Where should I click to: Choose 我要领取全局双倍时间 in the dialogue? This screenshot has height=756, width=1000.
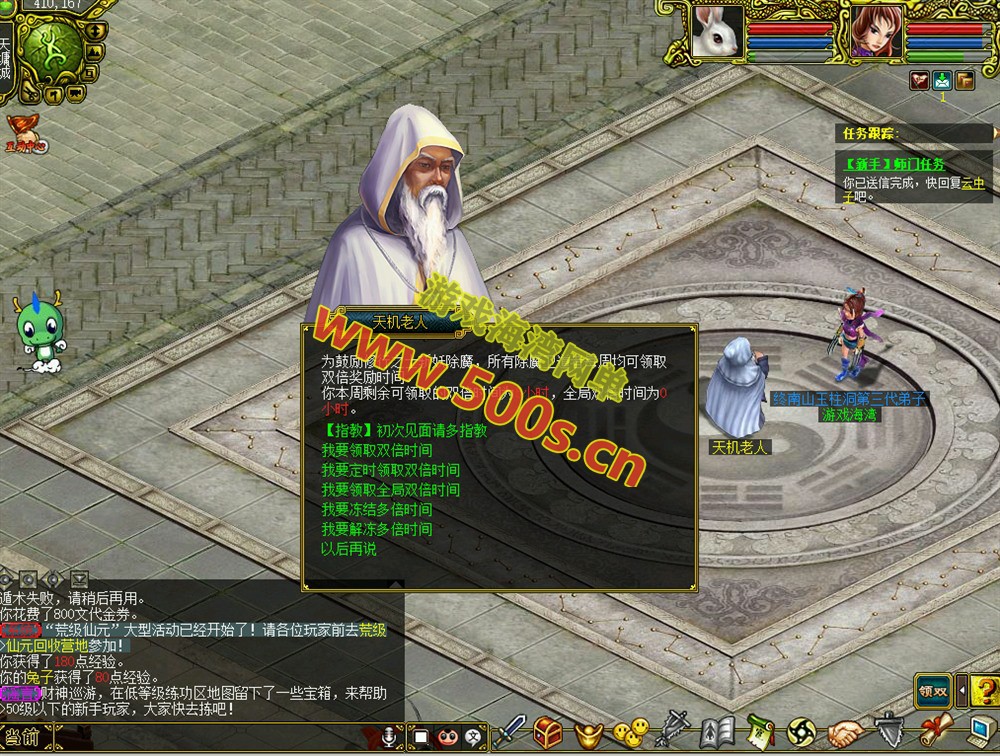tap(390, 490)
